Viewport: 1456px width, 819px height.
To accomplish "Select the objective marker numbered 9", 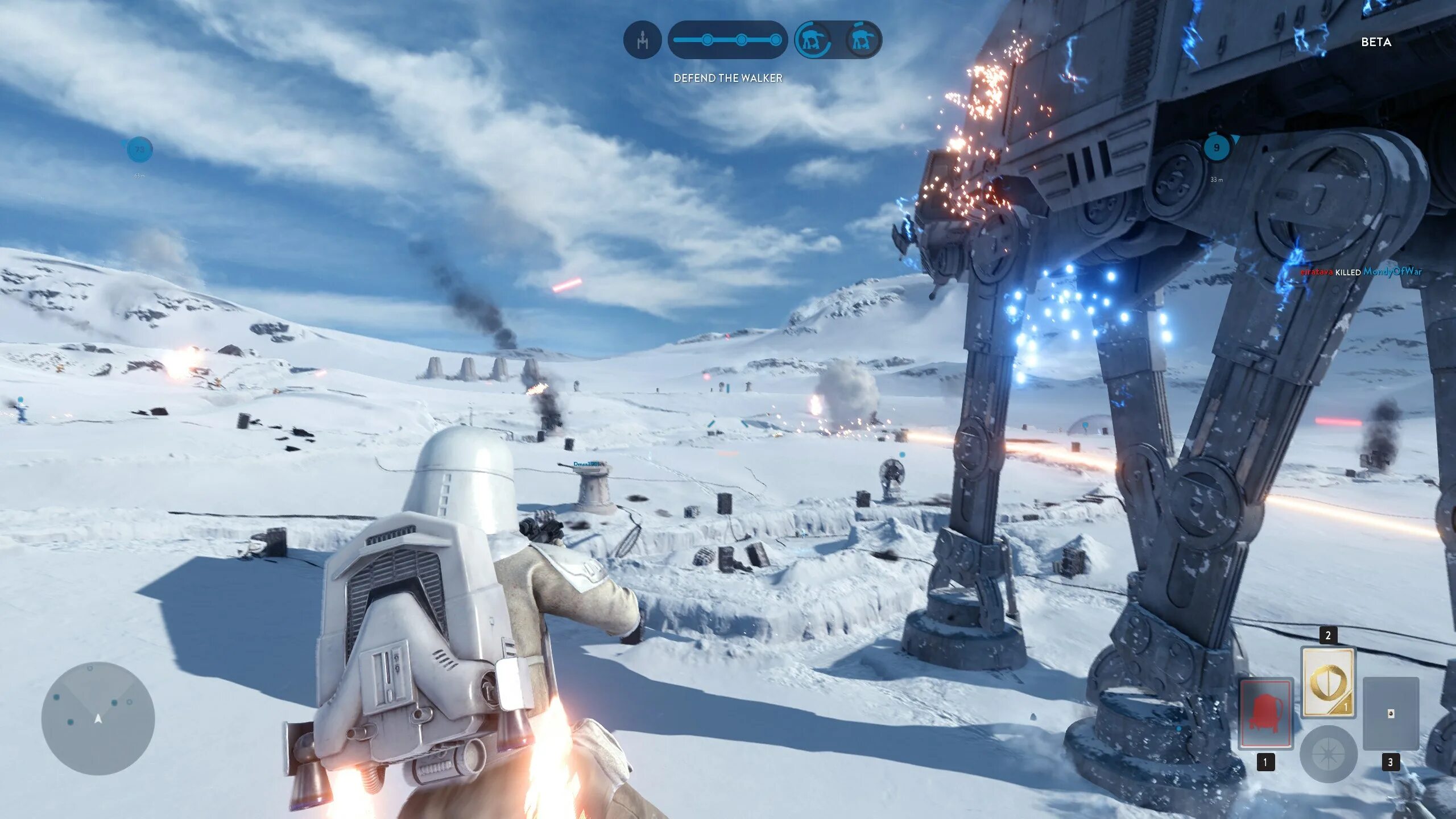I will tap(1217, 148).
